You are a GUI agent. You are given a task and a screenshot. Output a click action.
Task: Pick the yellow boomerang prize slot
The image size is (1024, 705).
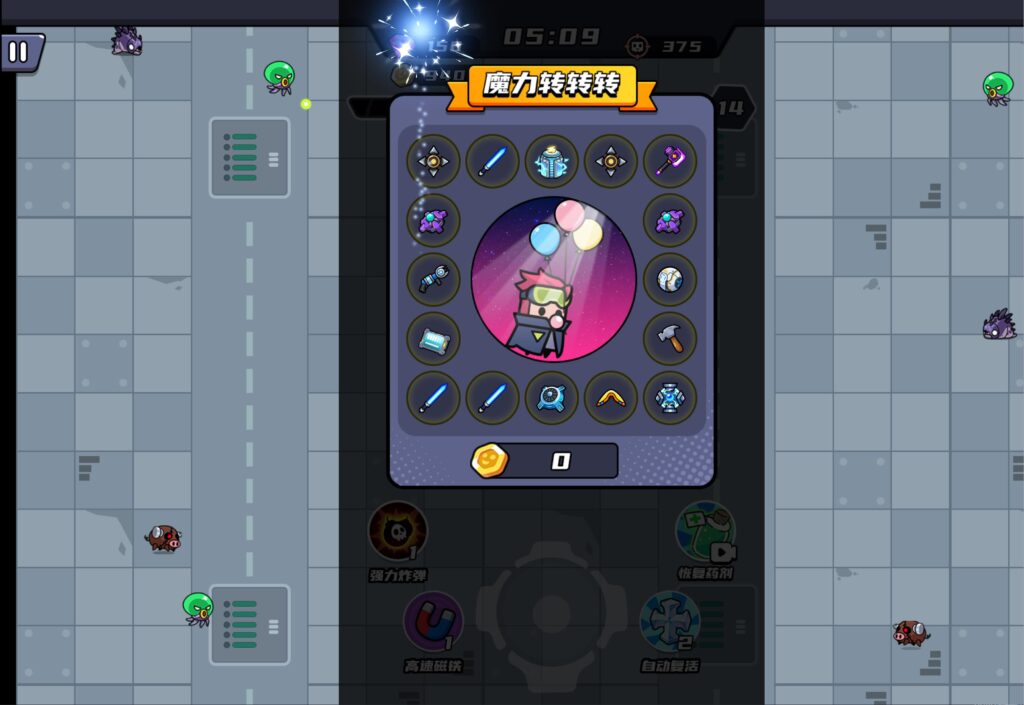click(611, 398)
